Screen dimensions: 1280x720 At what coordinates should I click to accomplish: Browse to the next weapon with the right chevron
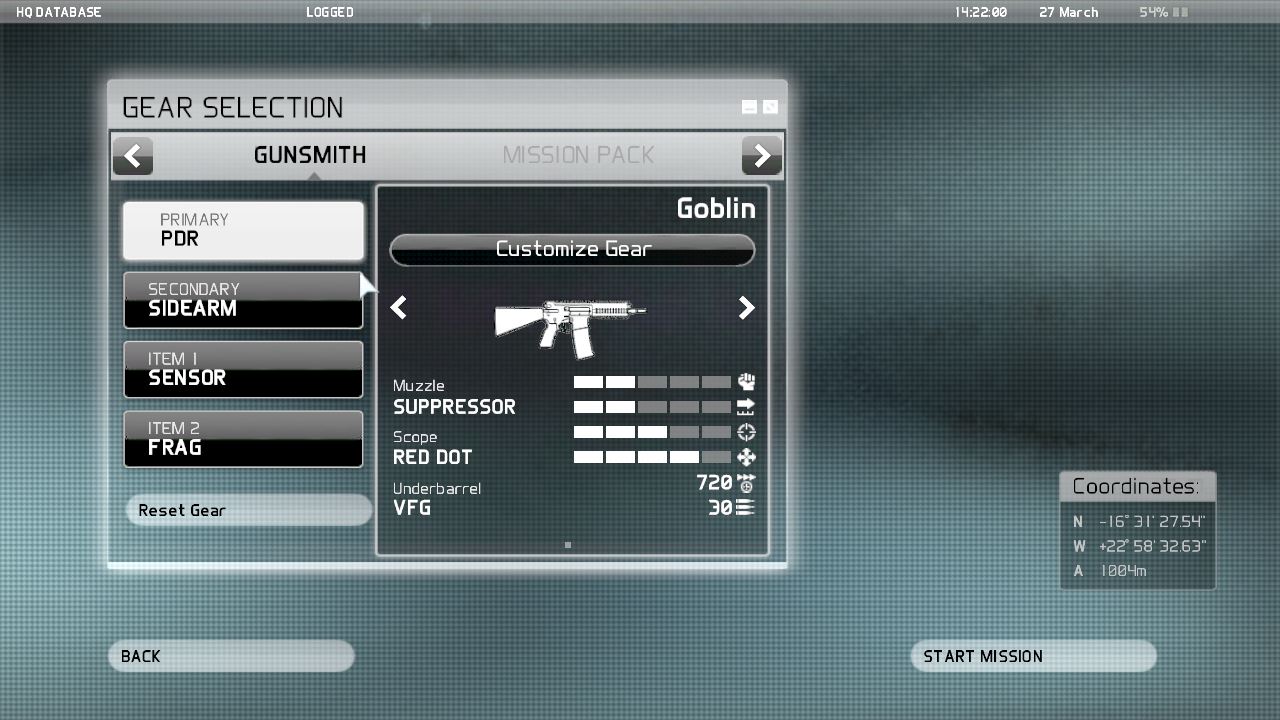point(746,308)
